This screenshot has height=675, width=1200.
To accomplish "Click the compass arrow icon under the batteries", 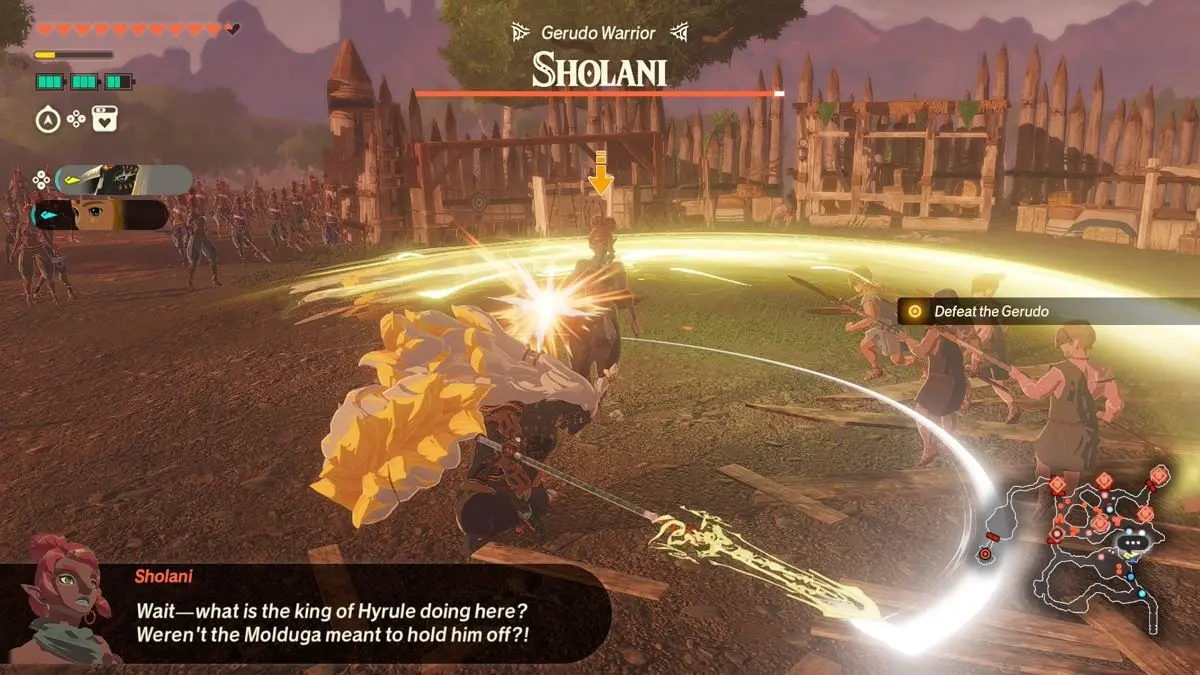I will point(47,121).
